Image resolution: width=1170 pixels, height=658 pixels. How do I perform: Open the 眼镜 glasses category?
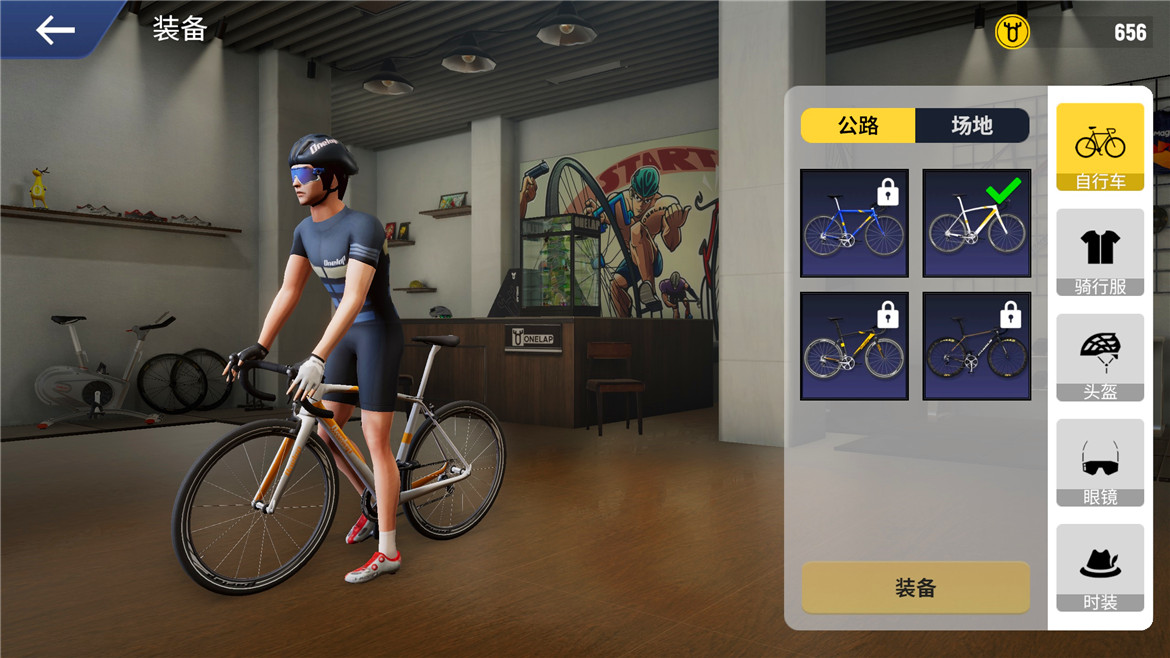click(1100, 463)
